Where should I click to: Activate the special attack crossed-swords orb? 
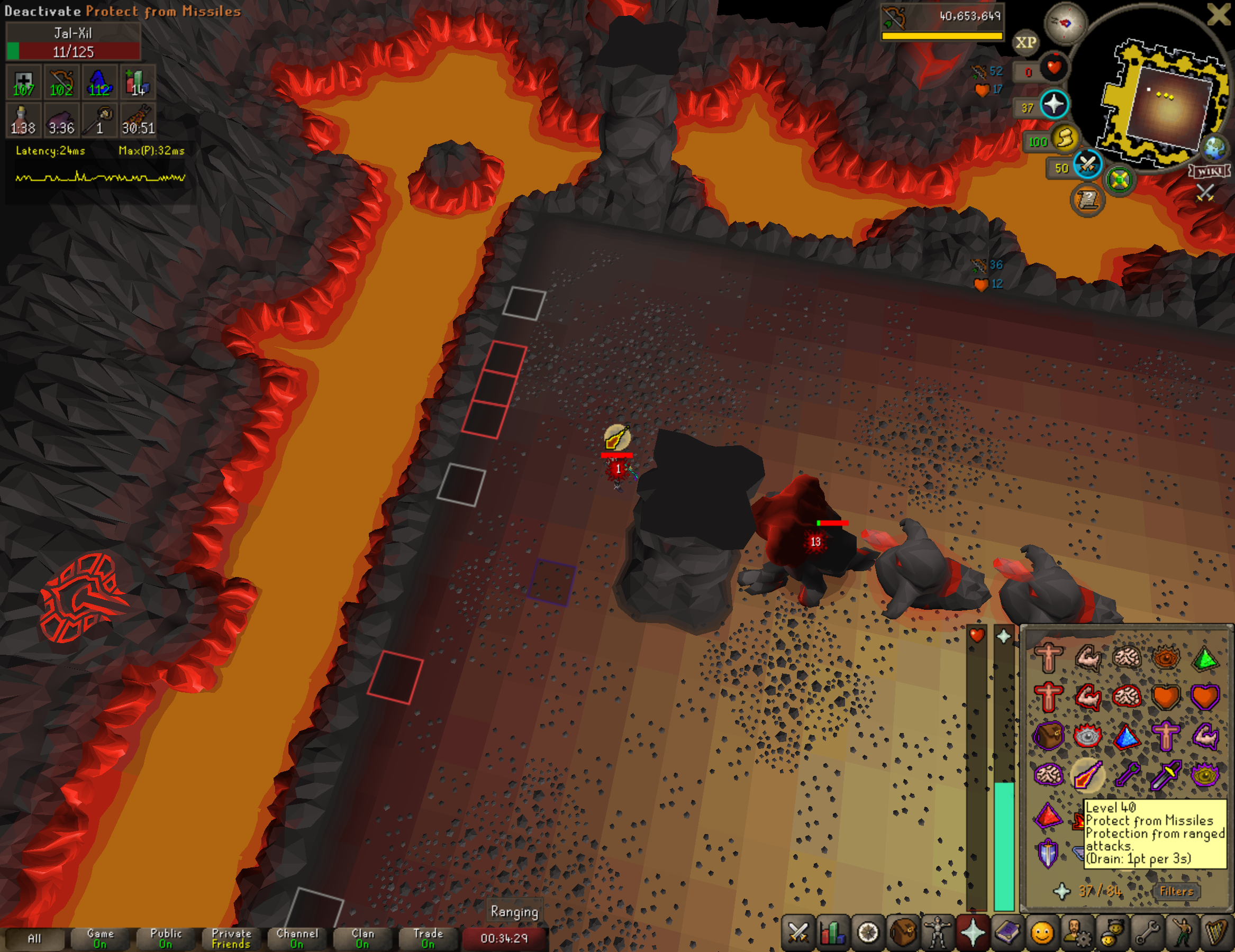coord(1087,165)
